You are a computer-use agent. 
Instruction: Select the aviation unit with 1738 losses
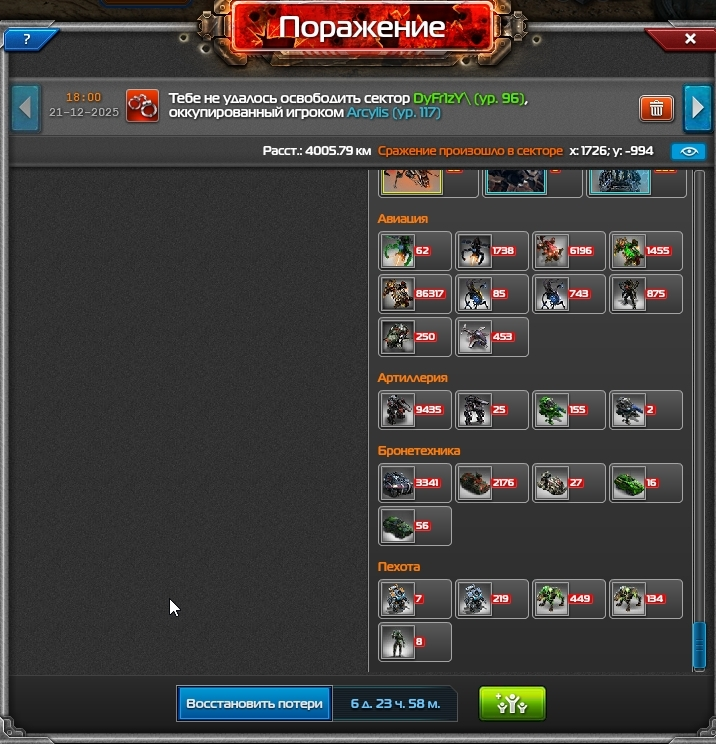(492, 251)
